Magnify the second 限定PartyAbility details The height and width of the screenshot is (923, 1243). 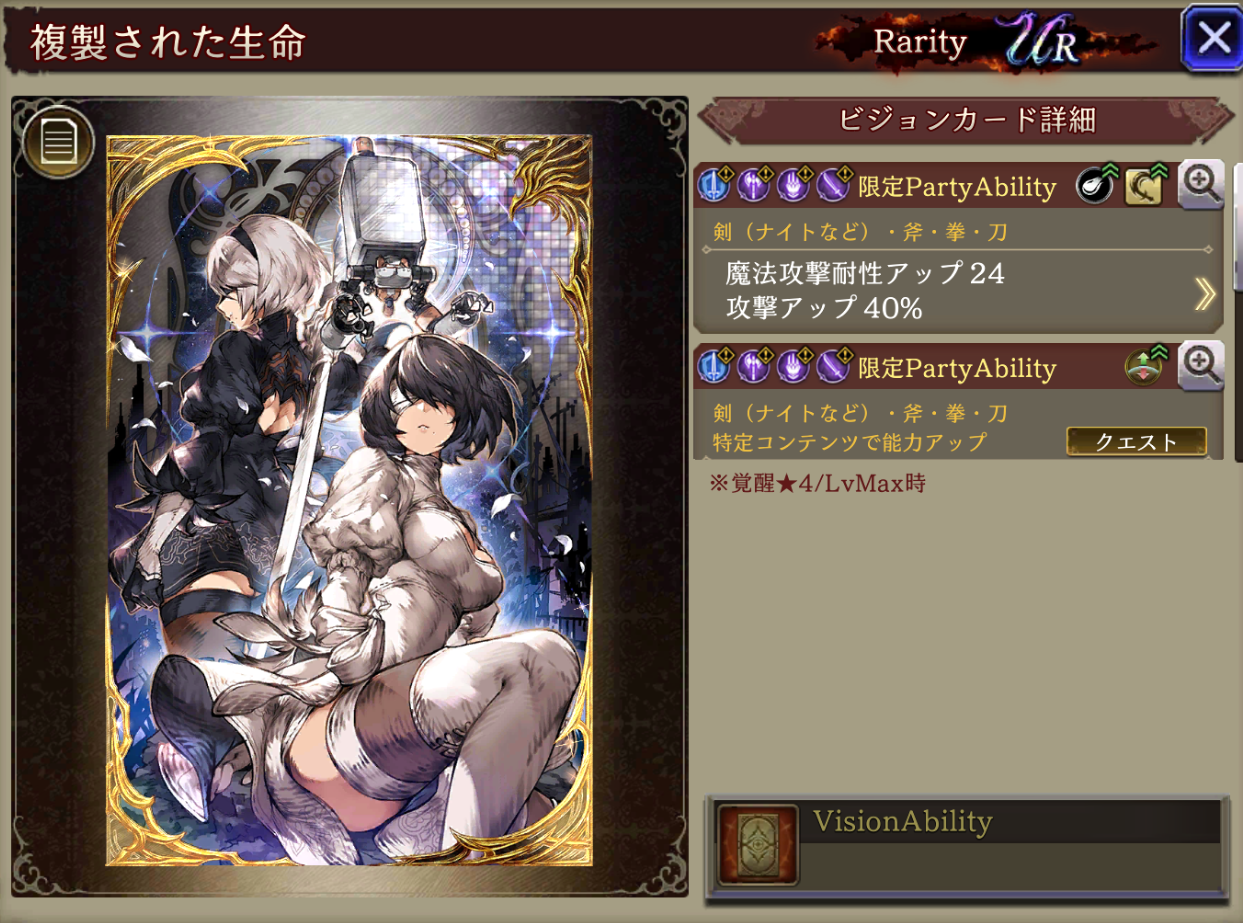tap(1200, 366)
